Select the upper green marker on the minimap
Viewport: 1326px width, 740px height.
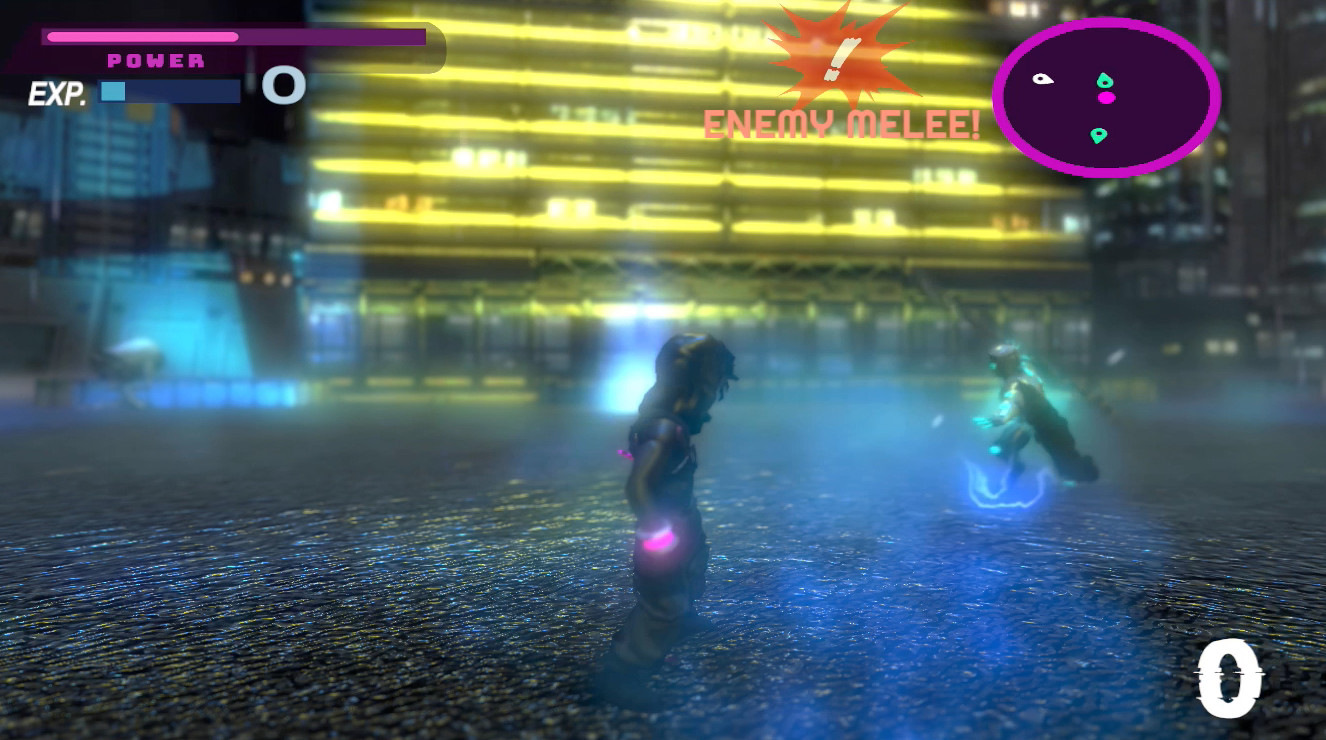[x=1103, y=77]
